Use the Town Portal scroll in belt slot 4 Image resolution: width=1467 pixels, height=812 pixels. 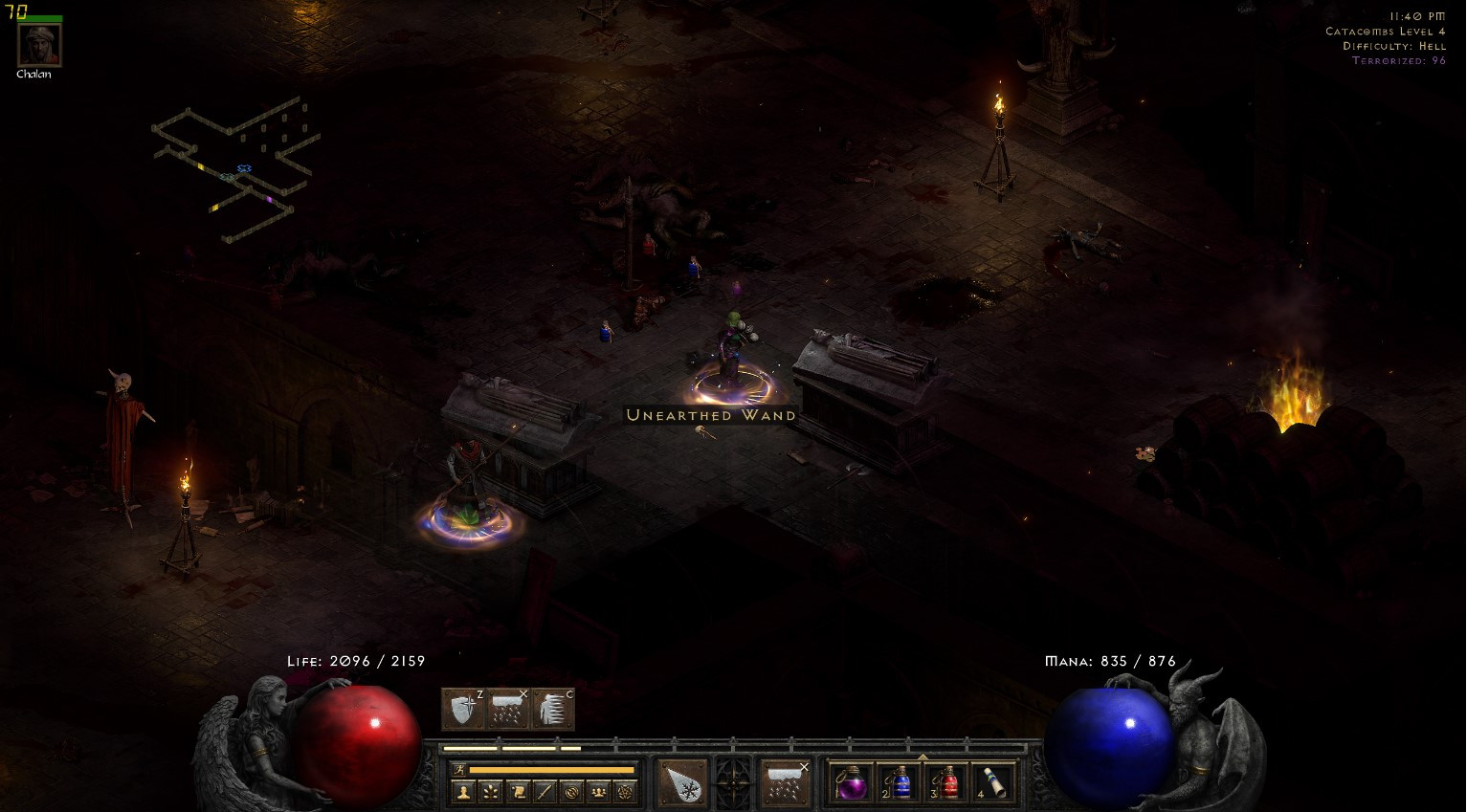coord(996,784)
